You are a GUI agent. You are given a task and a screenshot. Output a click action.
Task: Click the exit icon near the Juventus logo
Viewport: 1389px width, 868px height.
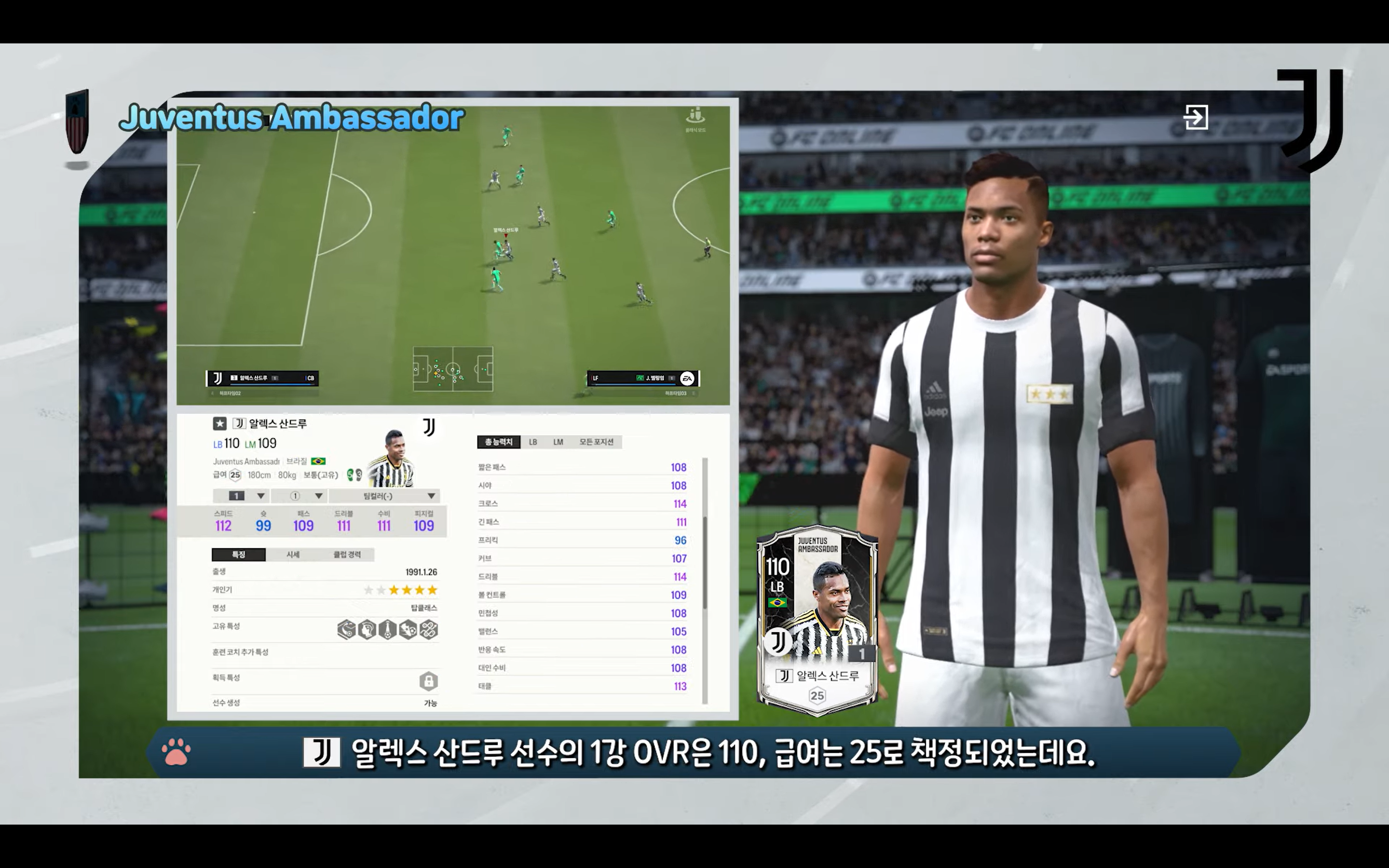click(1196, 117)
